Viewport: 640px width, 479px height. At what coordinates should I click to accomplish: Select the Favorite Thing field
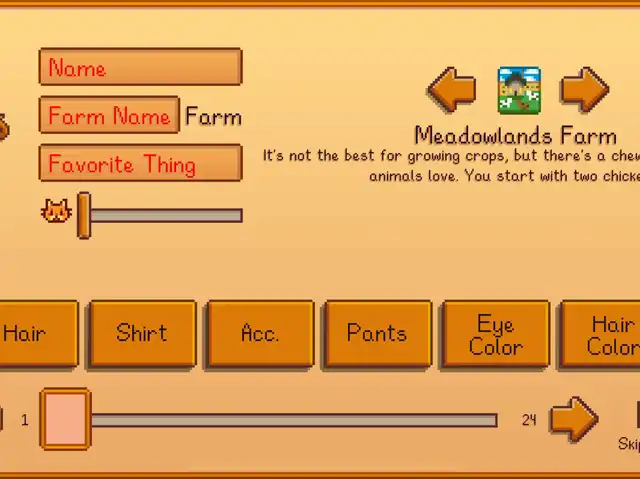click(x=140, y=164)
